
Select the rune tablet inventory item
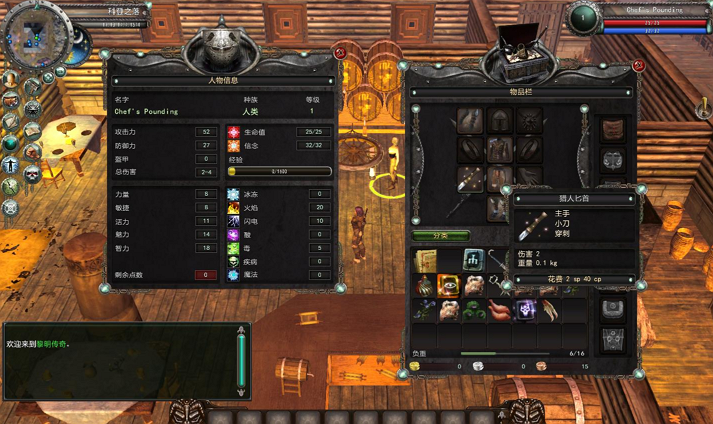coord(473,260)
